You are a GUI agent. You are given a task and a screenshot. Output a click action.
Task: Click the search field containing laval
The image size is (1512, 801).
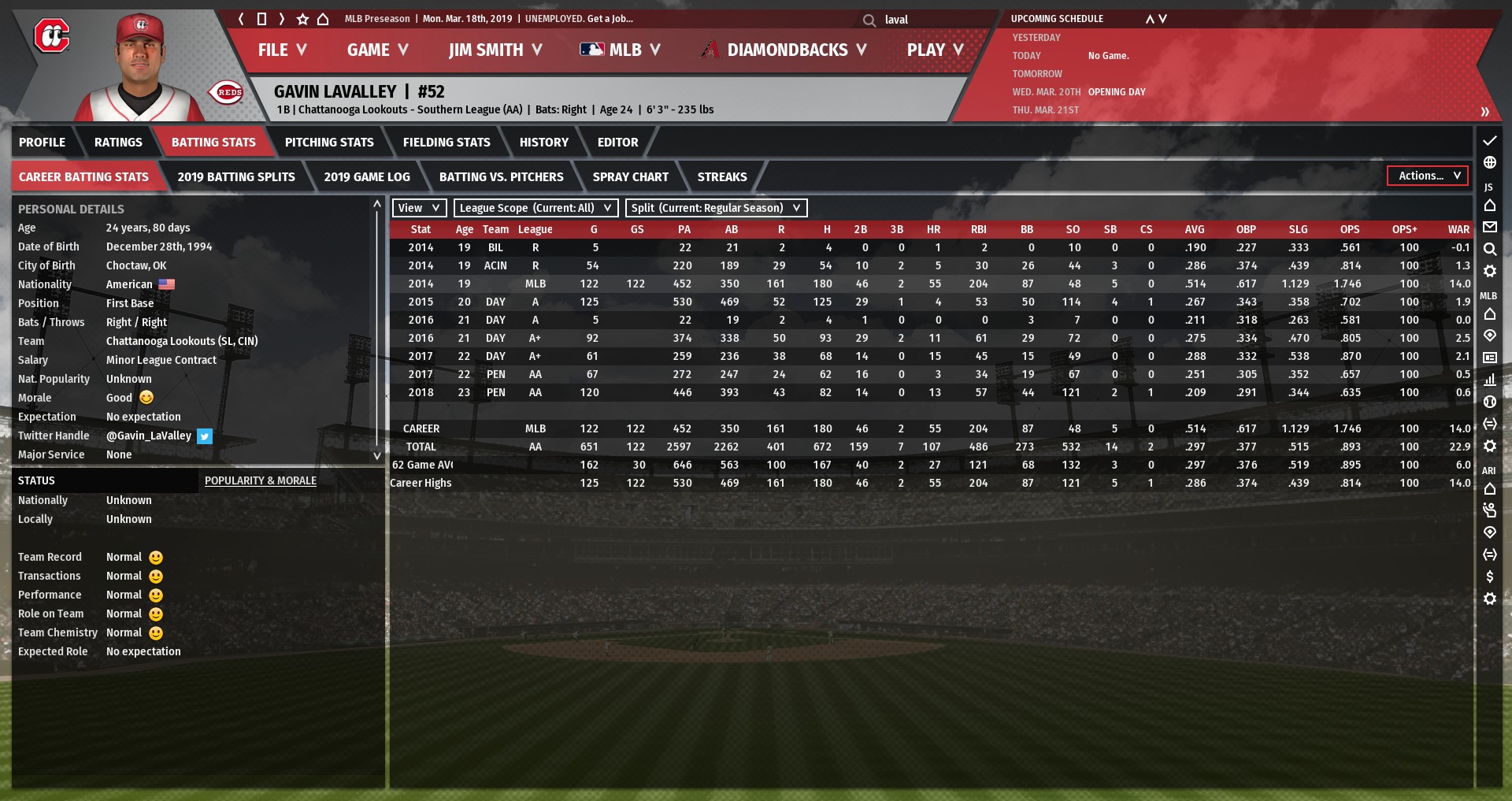point(929,20)
